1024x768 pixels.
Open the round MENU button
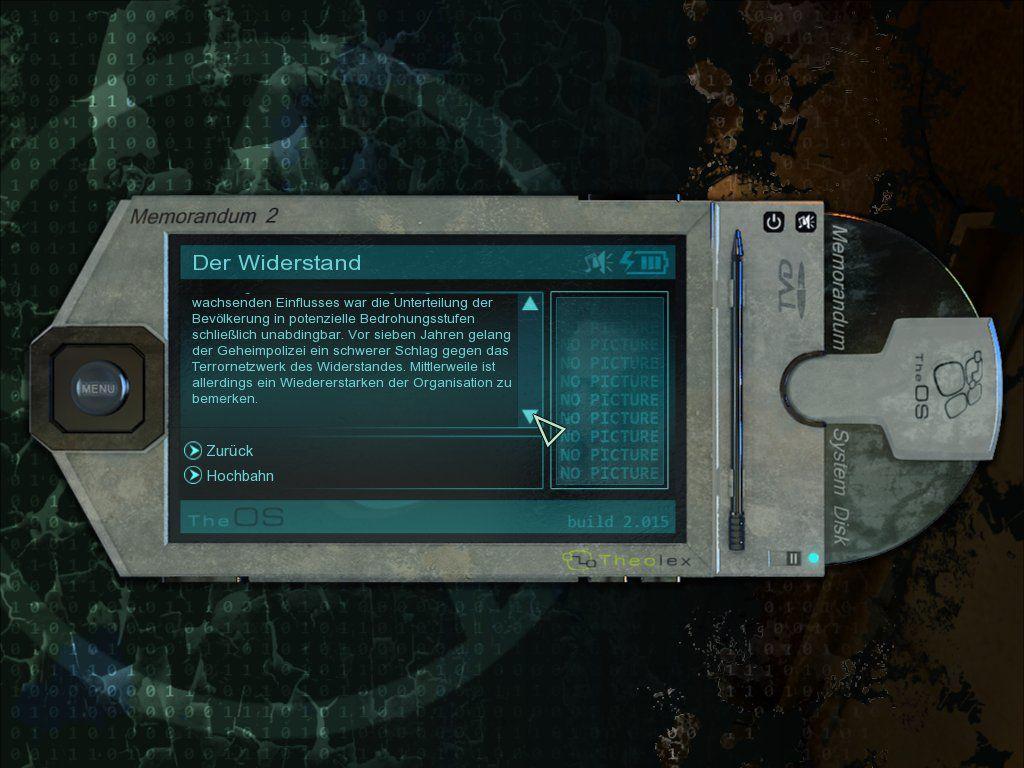coord(97,388)
